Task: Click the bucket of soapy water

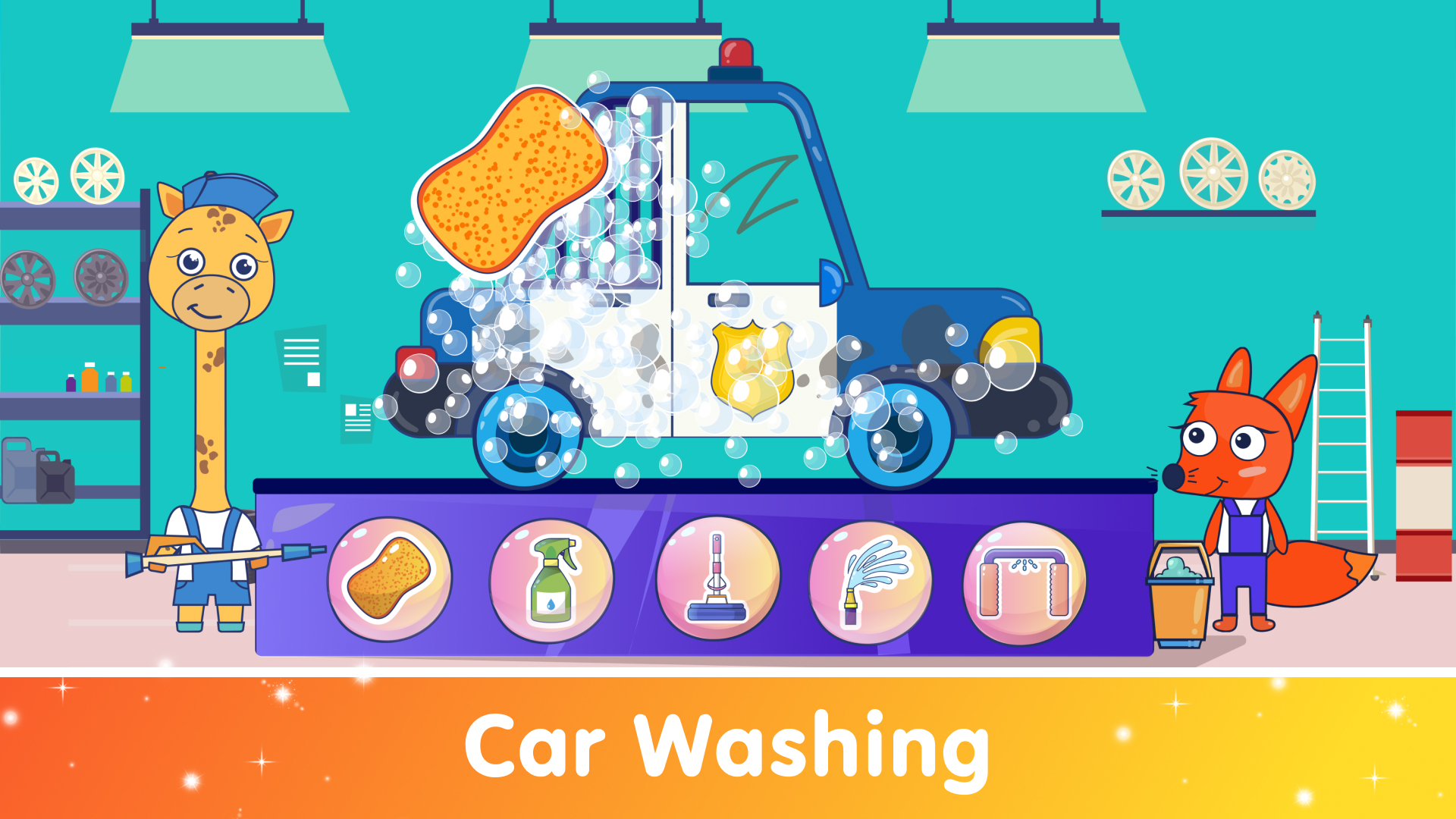Action: point(1179,607)
